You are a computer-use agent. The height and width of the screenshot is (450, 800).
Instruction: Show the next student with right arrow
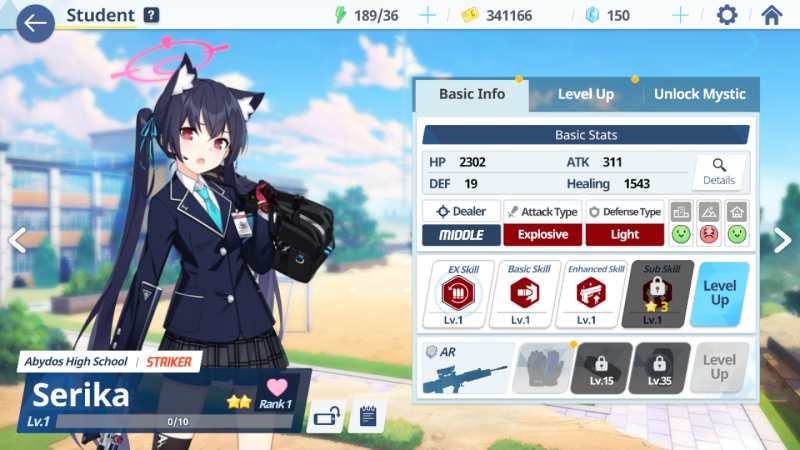pos(782,239)
